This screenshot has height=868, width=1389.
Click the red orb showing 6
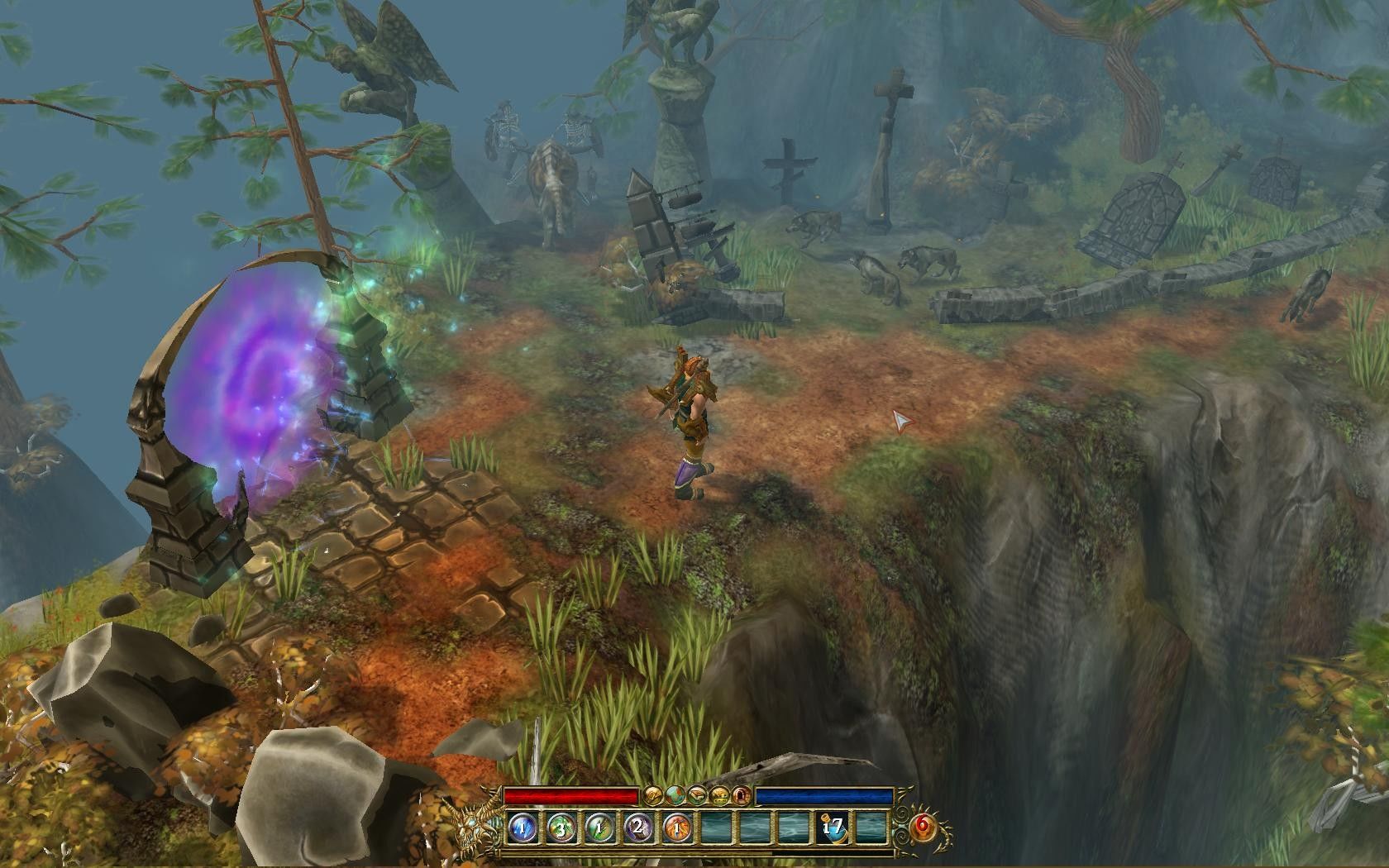tap(923, 827)
